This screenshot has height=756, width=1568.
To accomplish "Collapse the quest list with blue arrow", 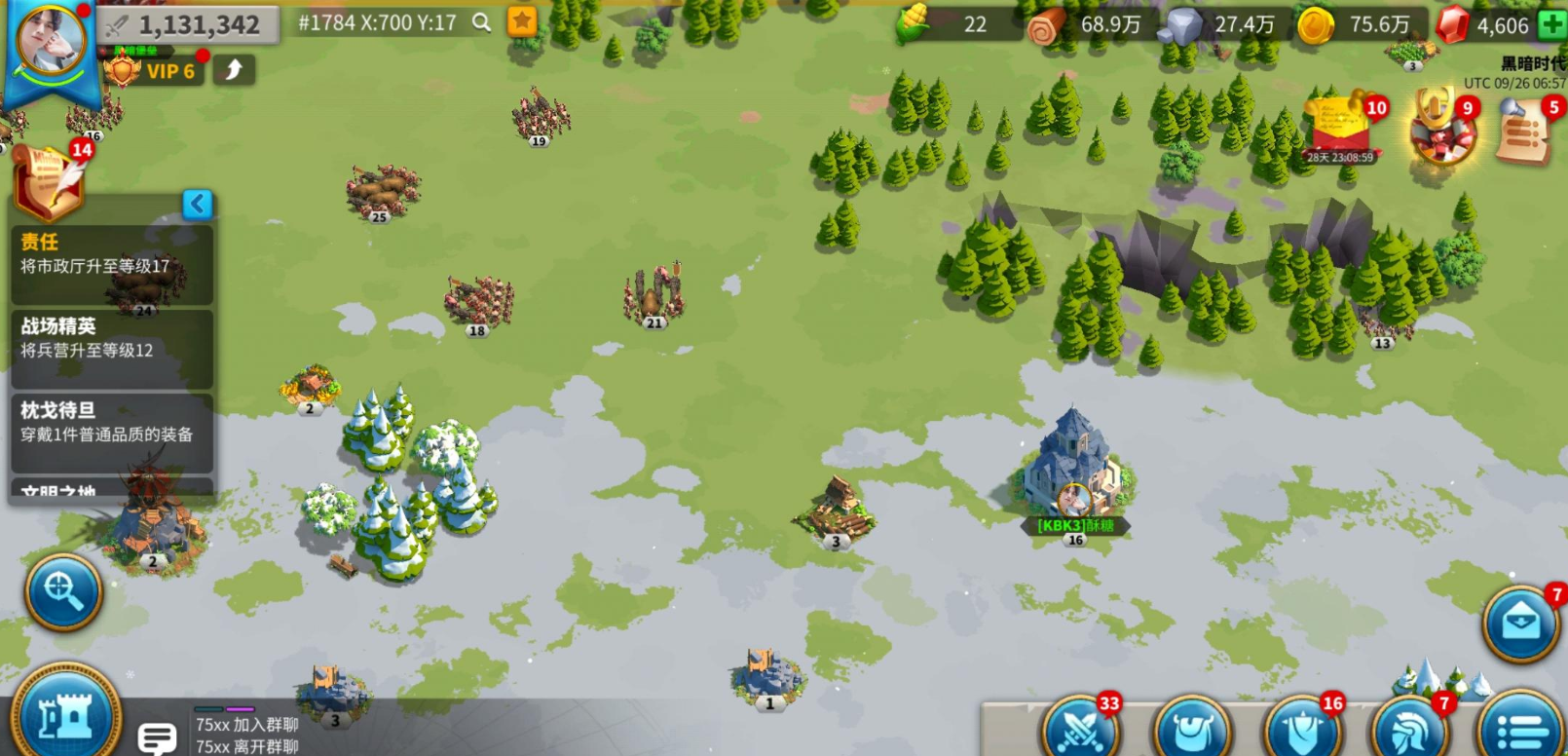I will coord(198,204).
